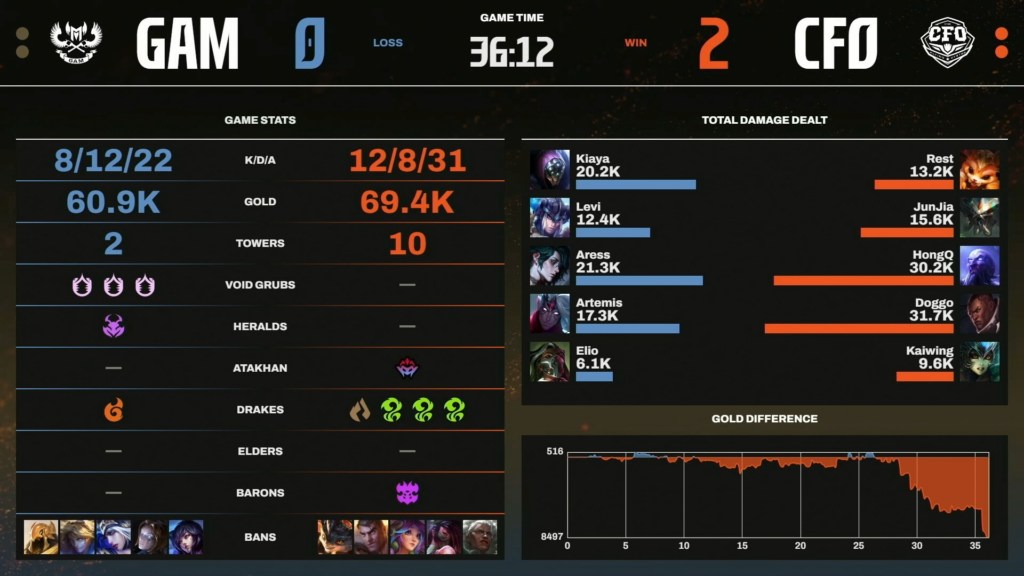Select Rest's champion portrait

coord(979,169)
